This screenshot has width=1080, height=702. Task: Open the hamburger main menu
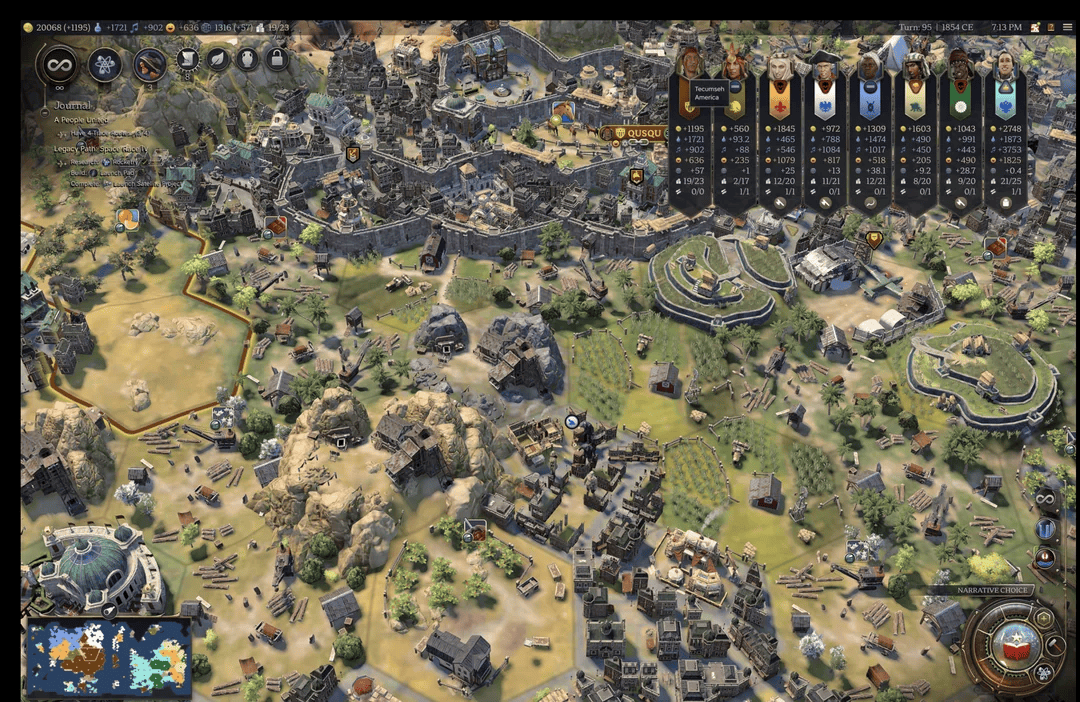[x=1067, y=27]
